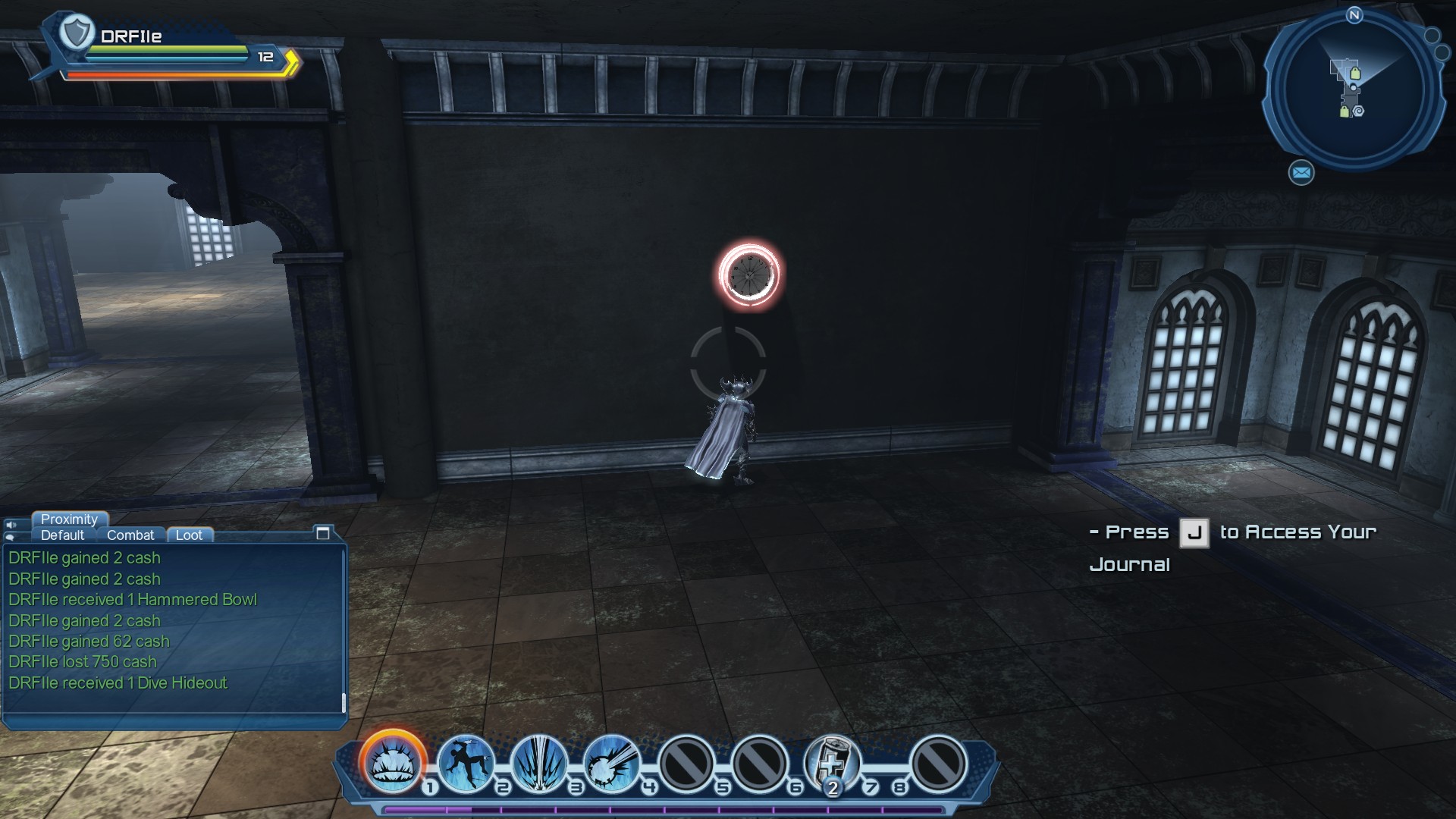1456x819 pixels.
Task: Choose the Proximity chat channel tab
Action: click(x=69, y=519)
